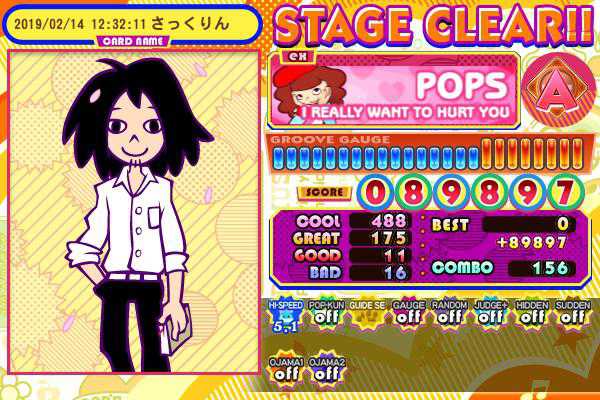This screenshot has height=400, width=600.
Task: Enable the SUDDEN option
Action: pyautogui.click(x=572, y=317)
